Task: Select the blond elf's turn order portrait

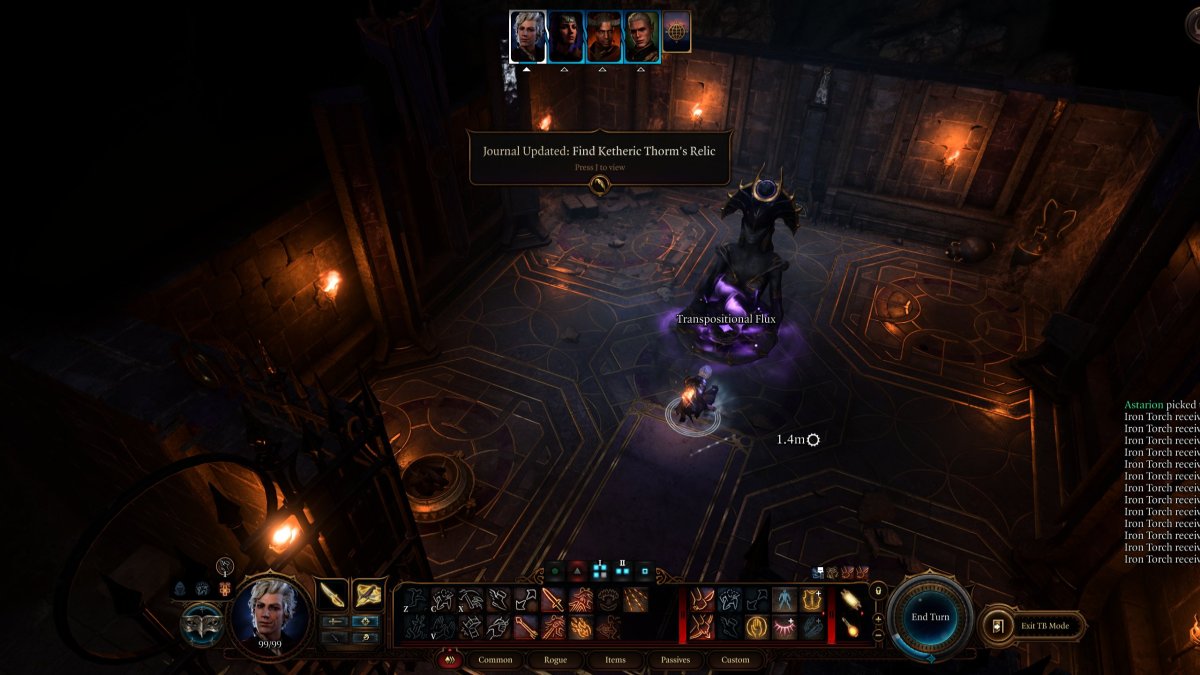Action: 642,36
